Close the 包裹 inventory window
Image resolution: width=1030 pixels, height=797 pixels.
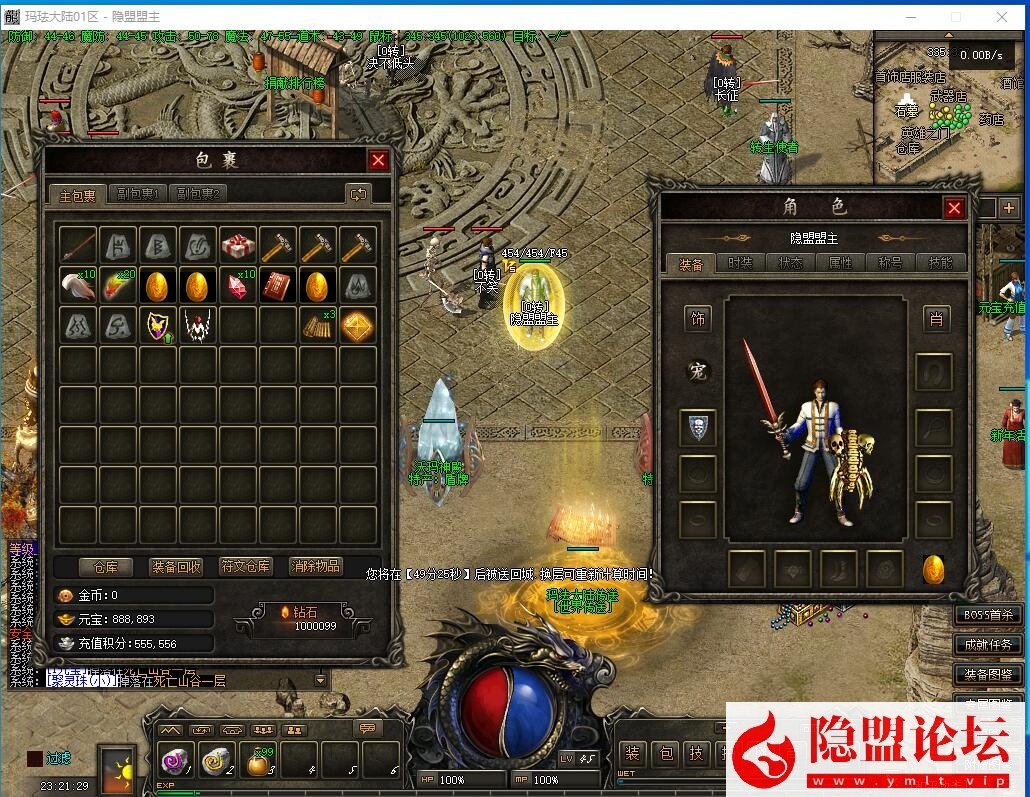click(x=378, y=160)
